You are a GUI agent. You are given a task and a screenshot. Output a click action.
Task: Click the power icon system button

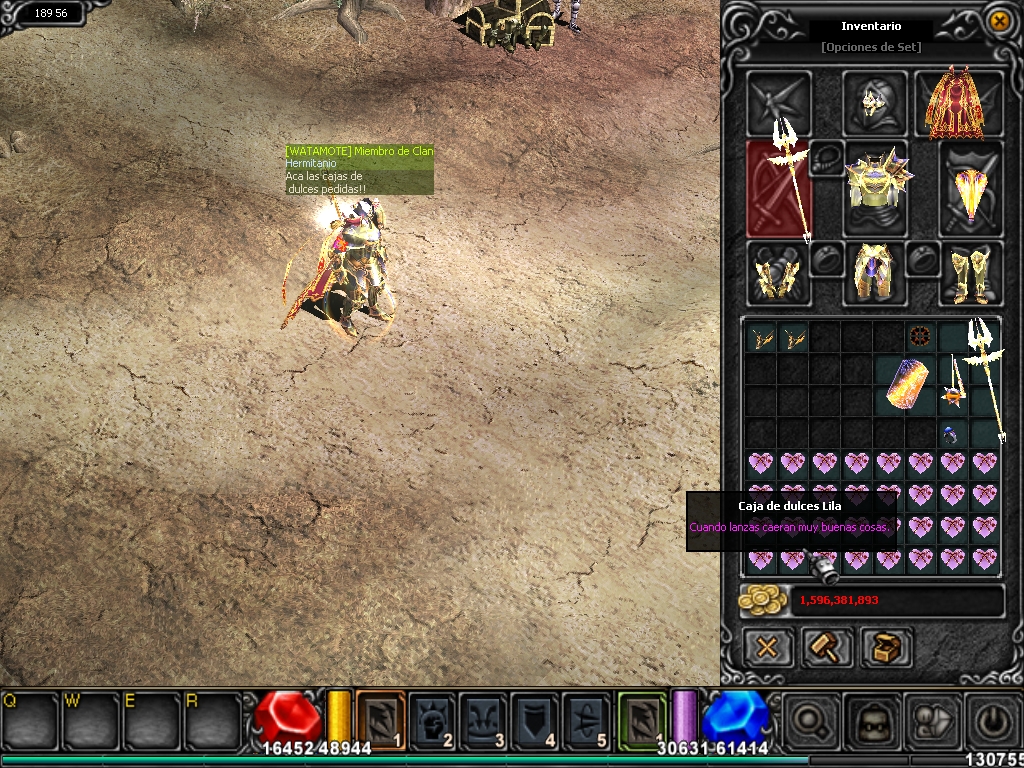[992, 719]
